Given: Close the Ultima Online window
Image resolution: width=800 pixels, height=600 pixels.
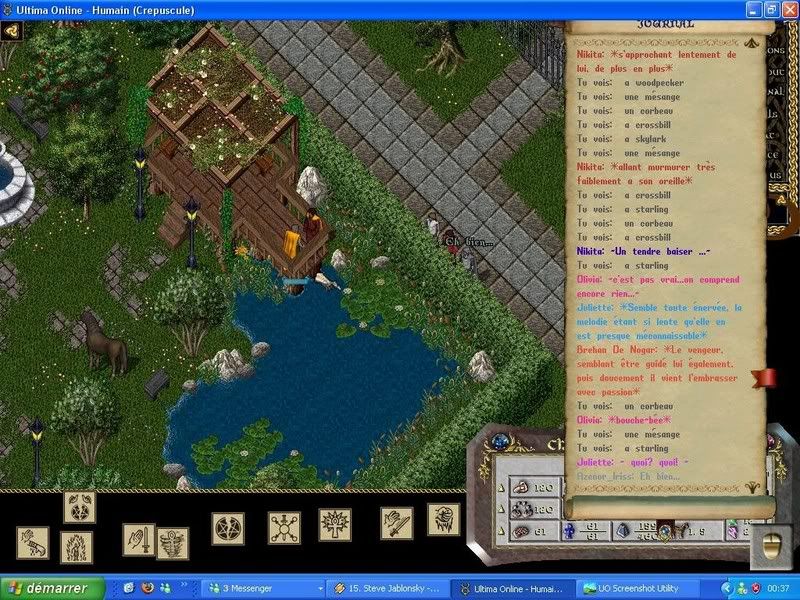Looking at the screenshot, I should [x=787, y=9].
